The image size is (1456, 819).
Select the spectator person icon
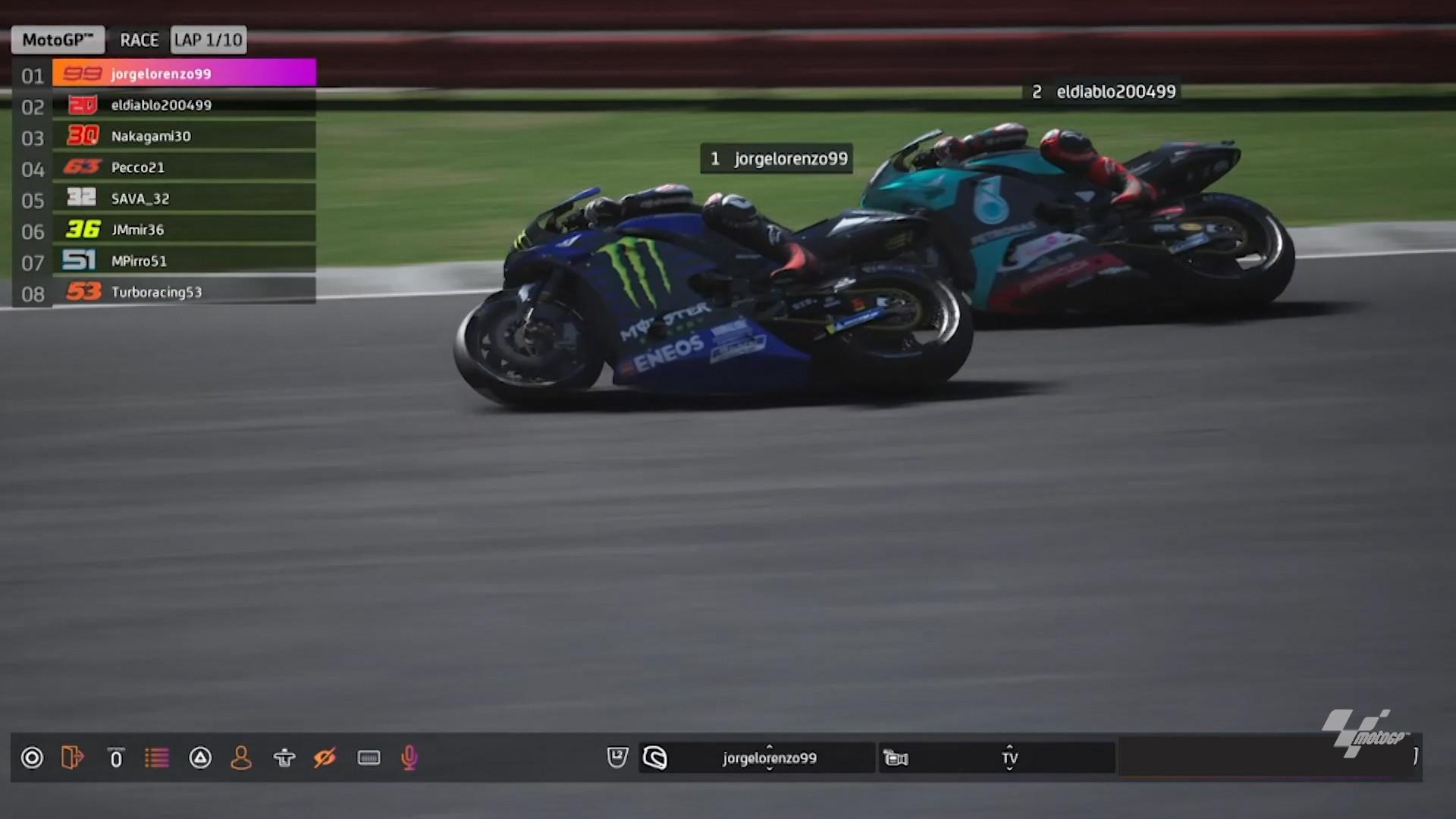click(241, 757)
